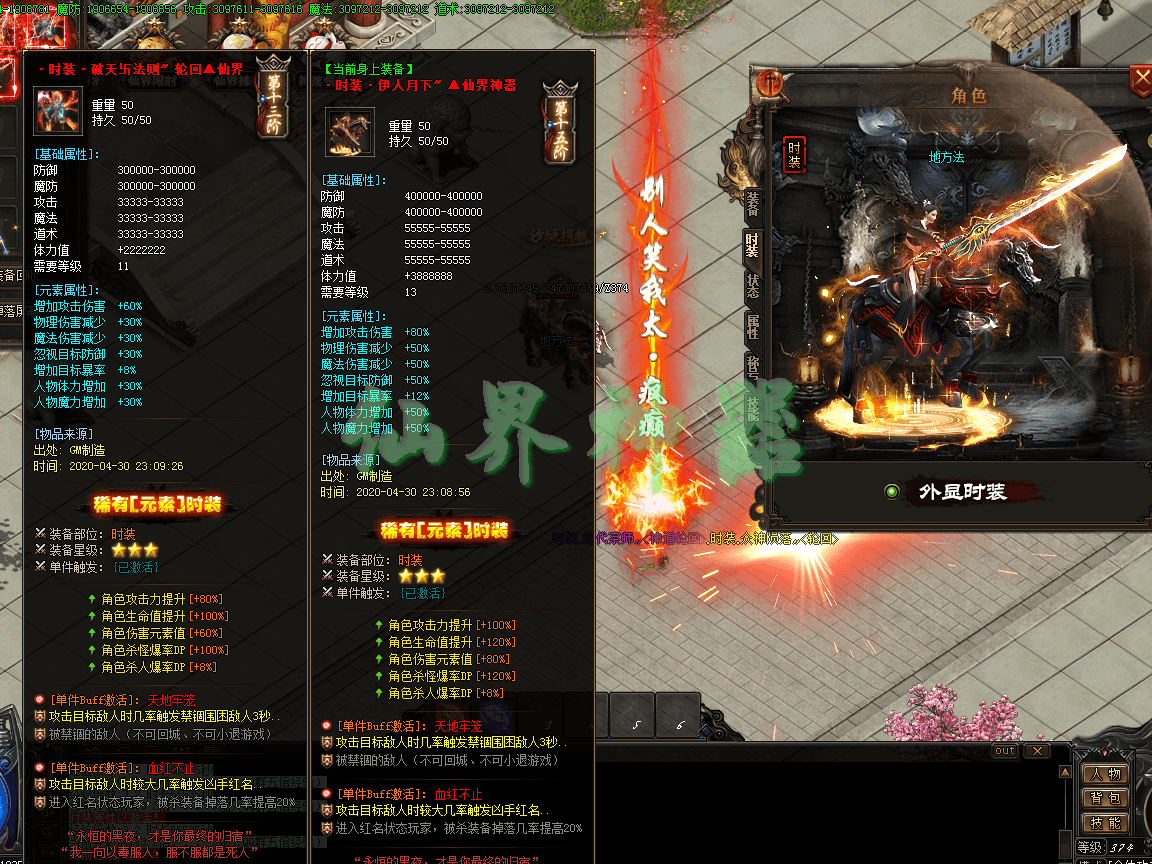This screenshot has width=1152, height=864.
Task: Switch to the 装备 equipment tab
Action: click(752, 205)
